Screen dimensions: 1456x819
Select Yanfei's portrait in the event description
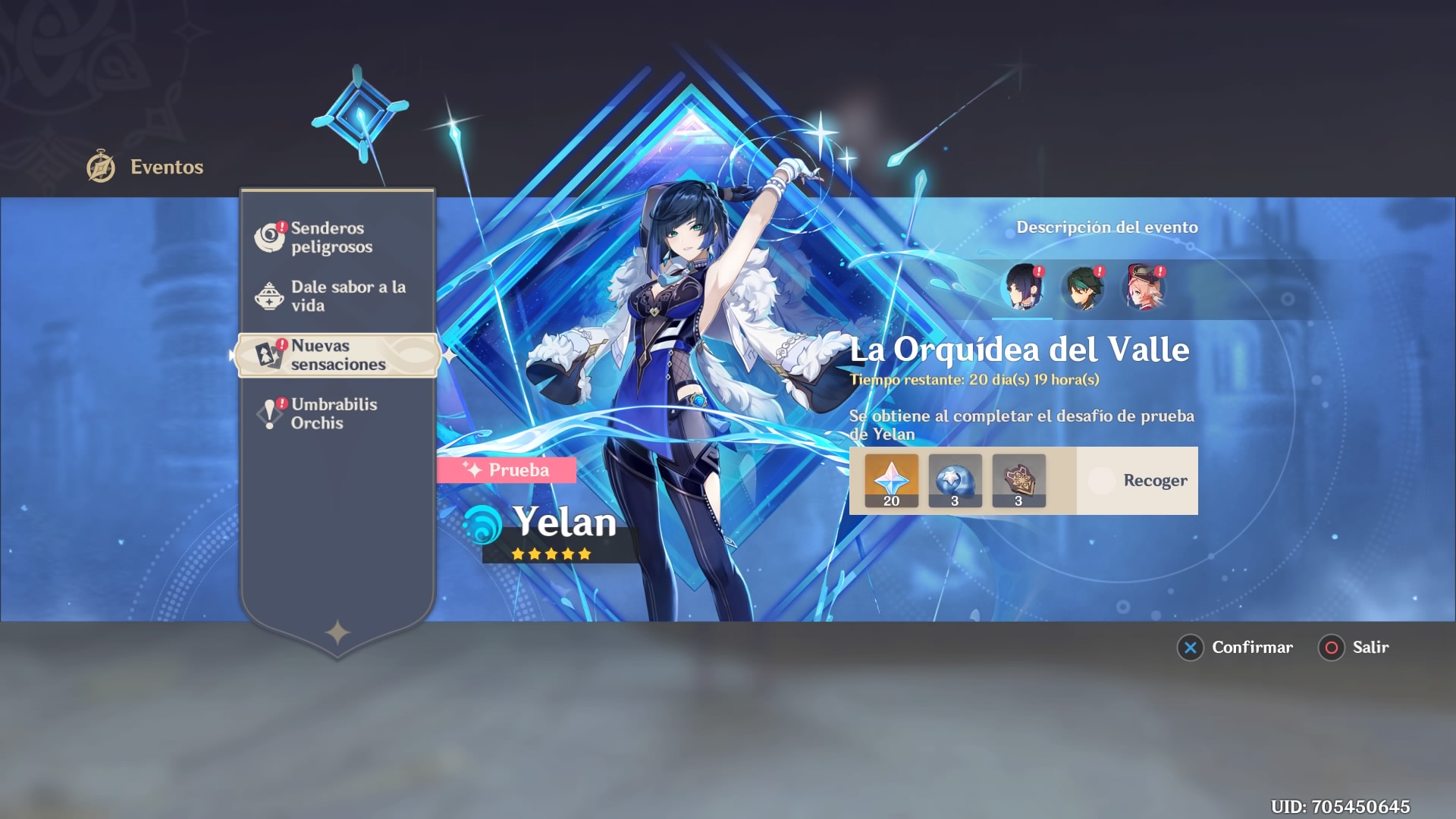(1142, 288)
